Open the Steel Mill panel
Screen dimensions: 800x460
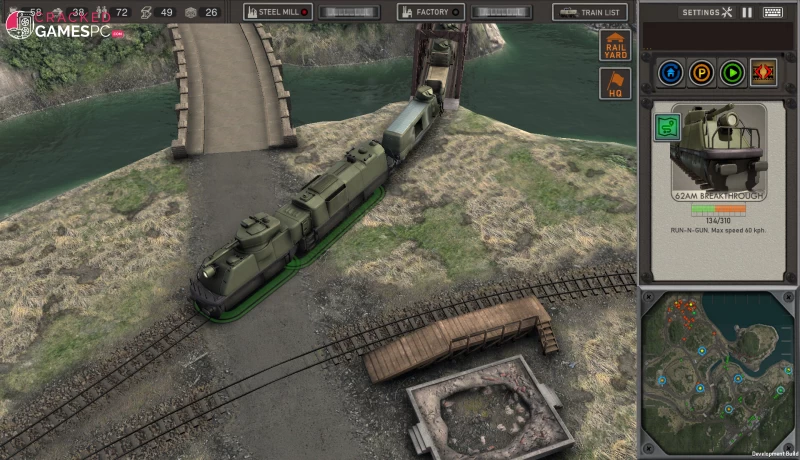(278, 12)
